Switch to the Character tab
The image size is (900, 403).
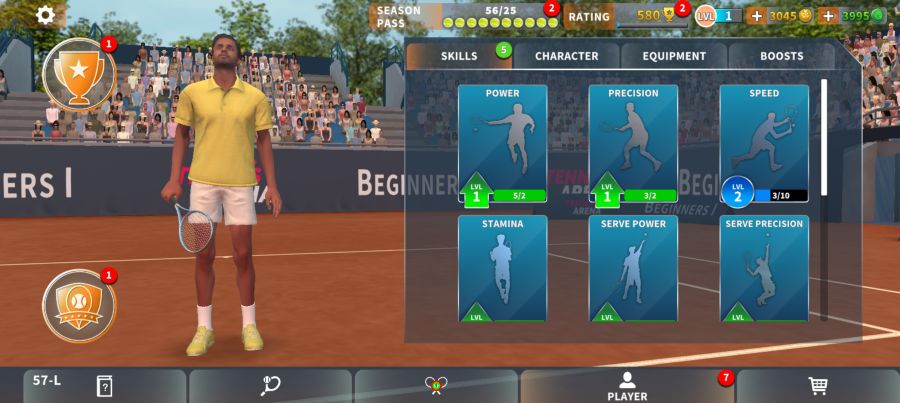pyautogui.click(x=566, y=56)
